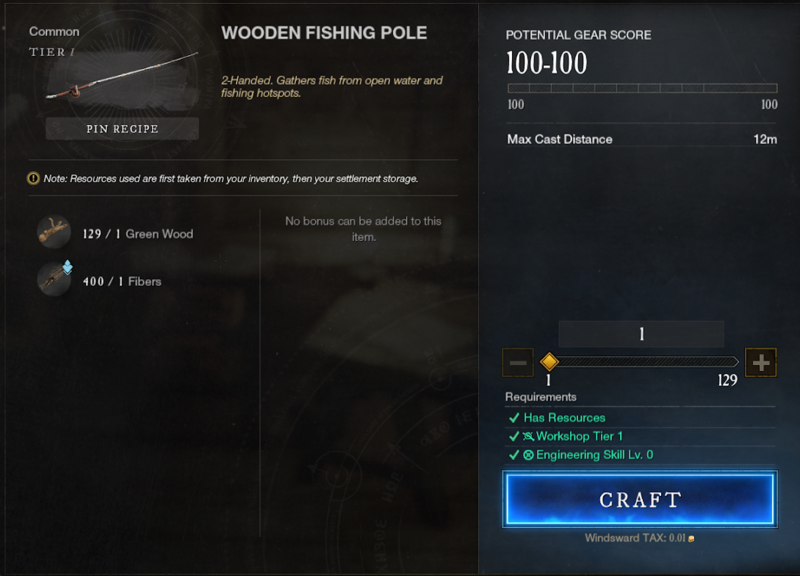Screen dimensions: 800x576
Task: Select the craft quantity number field
Action: pyautogui.click(x=640, y=333)
